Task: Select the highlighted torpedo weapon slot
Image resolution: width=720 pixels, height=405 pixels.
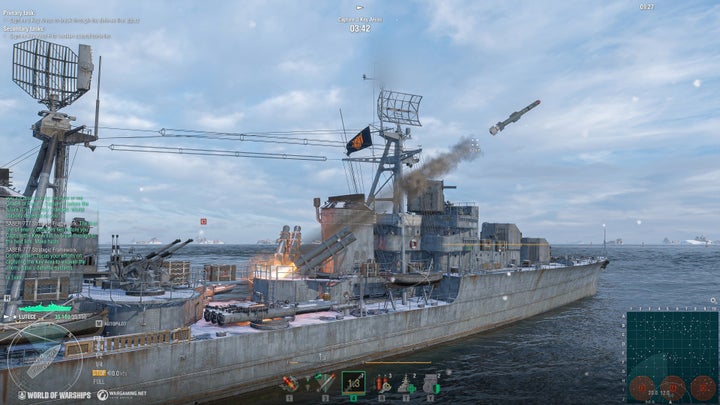Action: pos(353,383)
